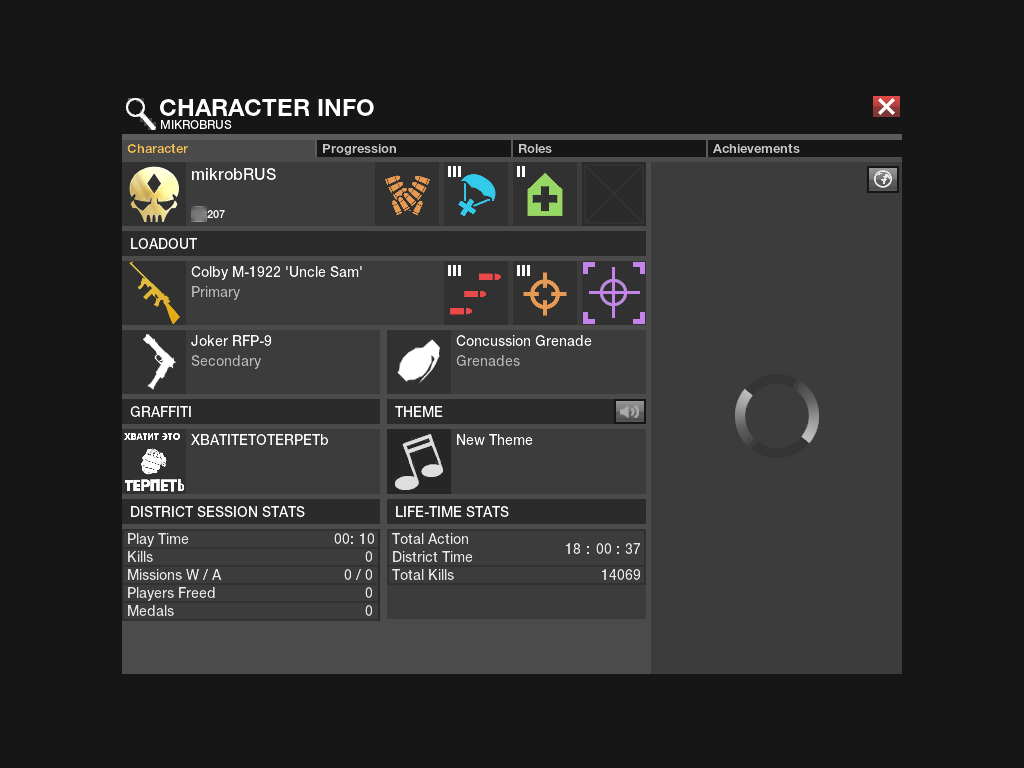
Task: Select the blue parachute modifier icon
Action: [476, 194]
